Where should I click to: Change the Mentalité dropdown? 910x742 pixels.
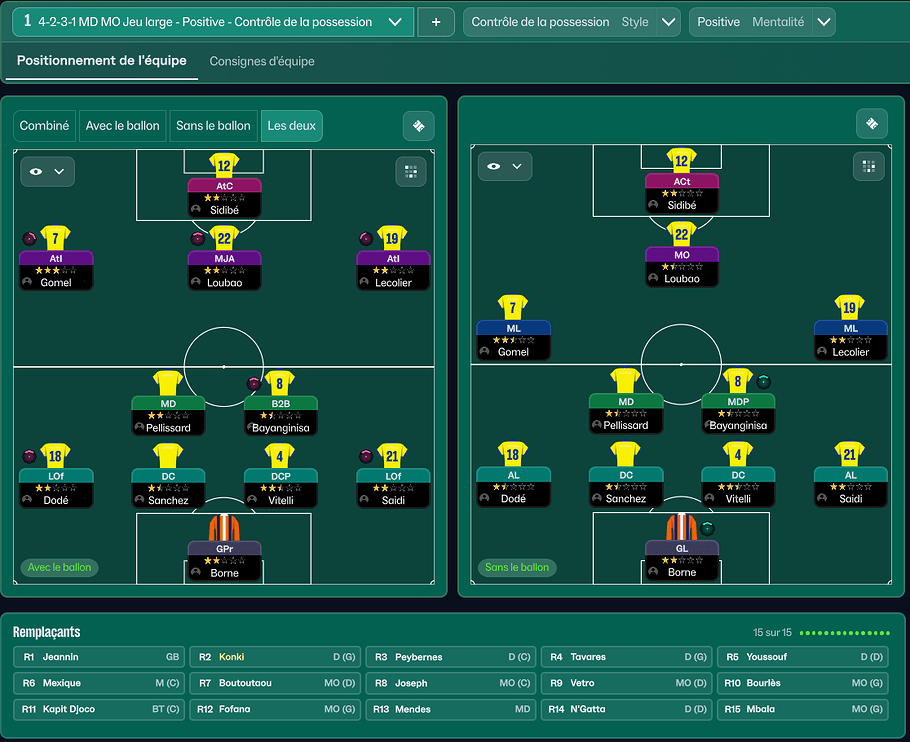pyautogui.click(x=823, y=22)
